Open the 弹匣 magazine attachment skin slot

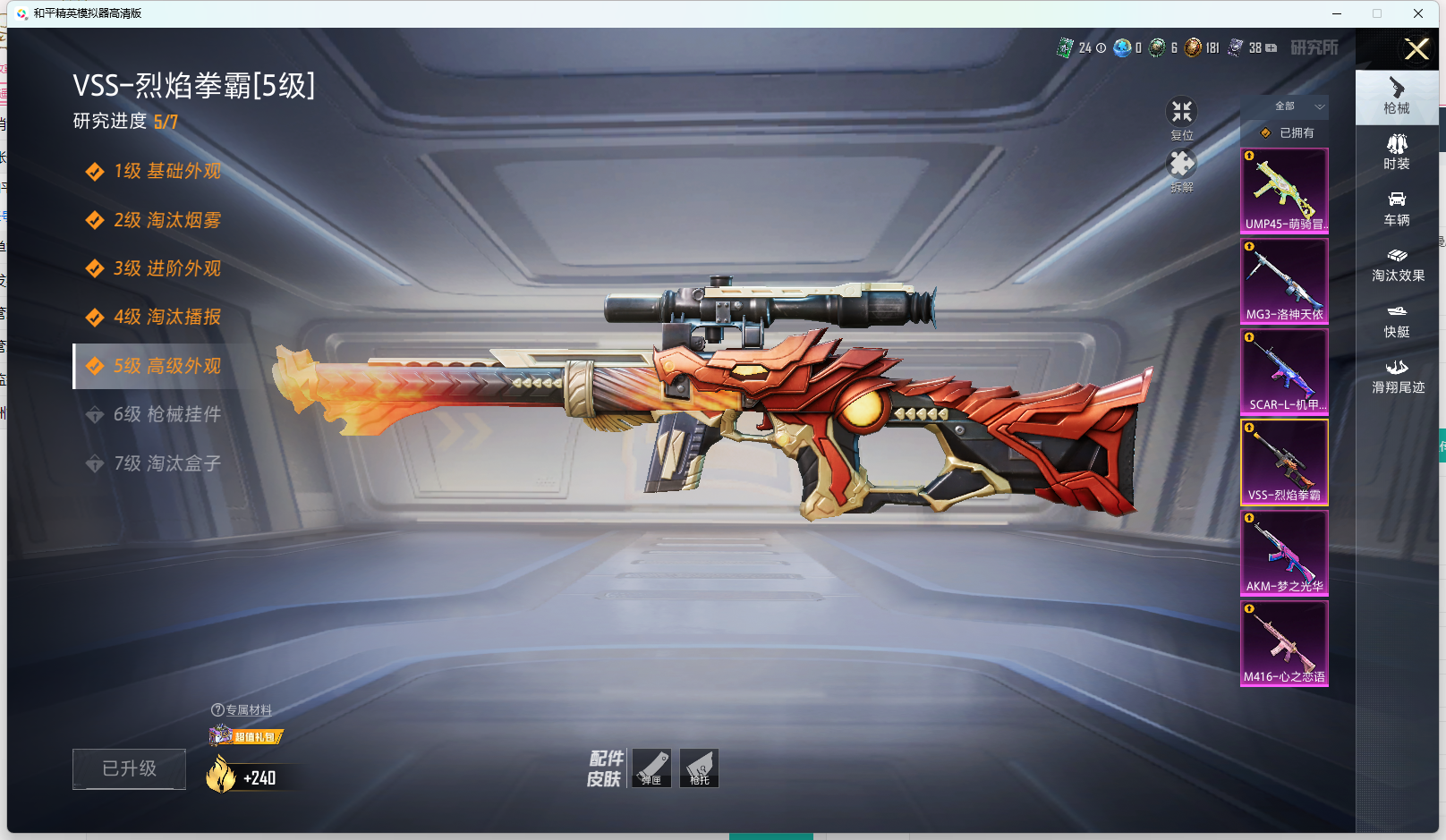(x=651, y=768)
